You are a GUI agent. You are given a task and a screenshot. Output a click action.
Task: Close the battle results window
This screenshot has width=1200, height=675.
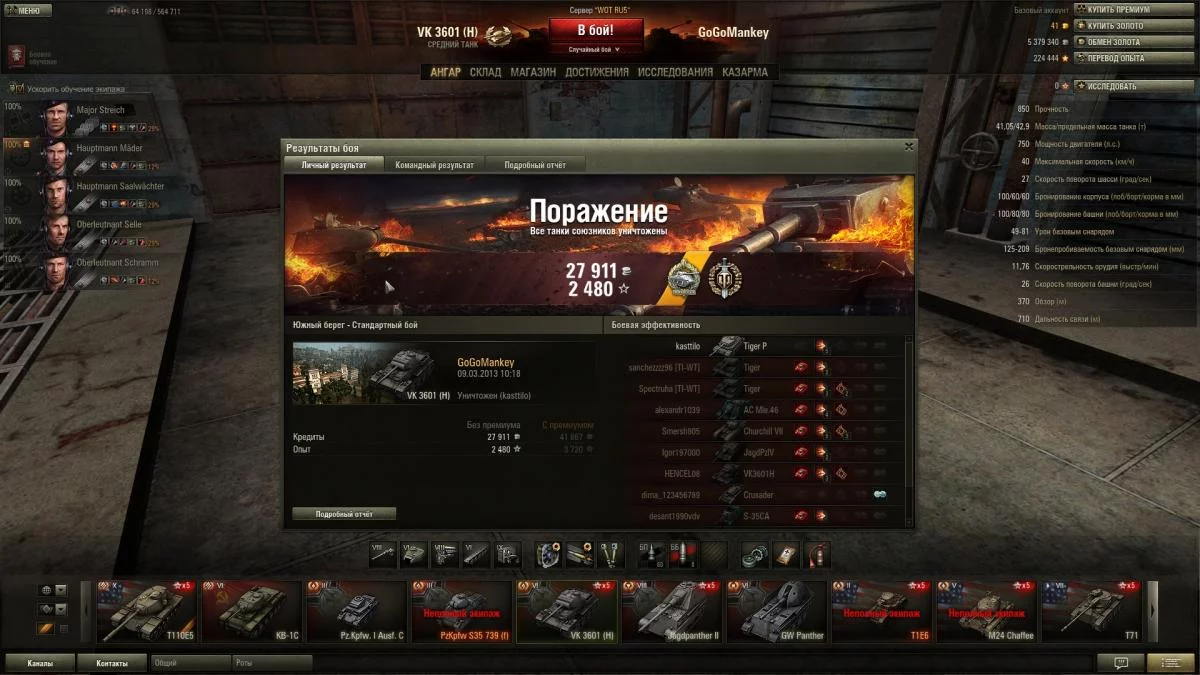click(908, 147)
